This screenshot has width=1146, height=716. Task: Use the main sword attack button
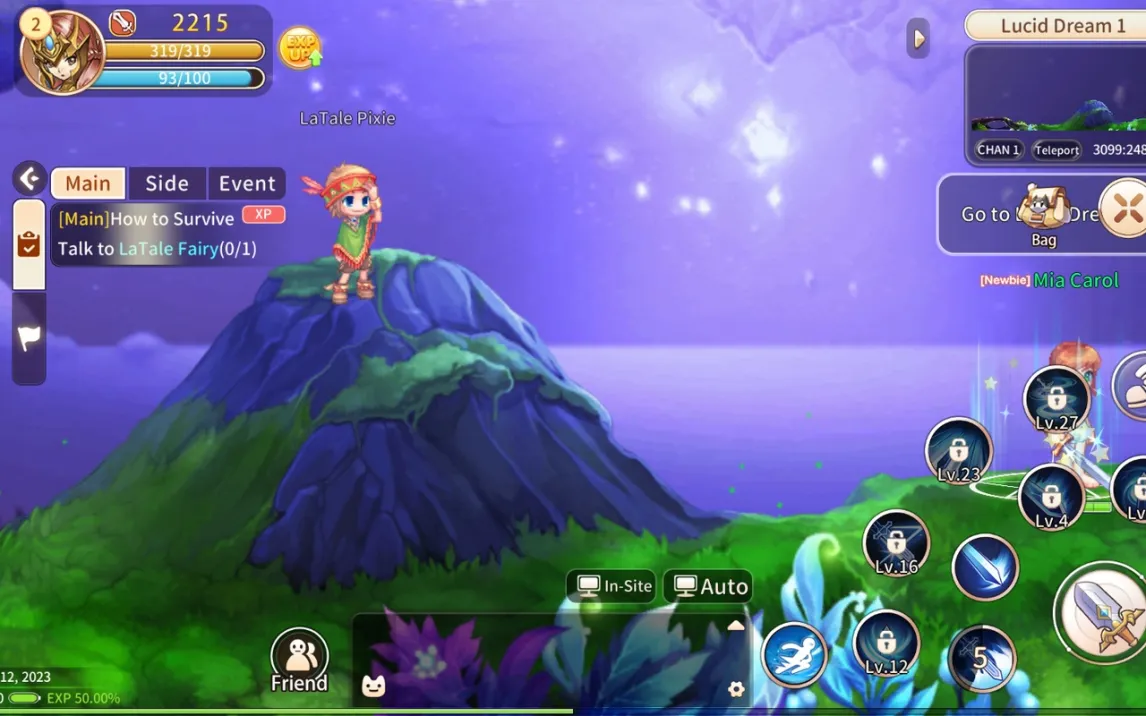coord(1103,611)
